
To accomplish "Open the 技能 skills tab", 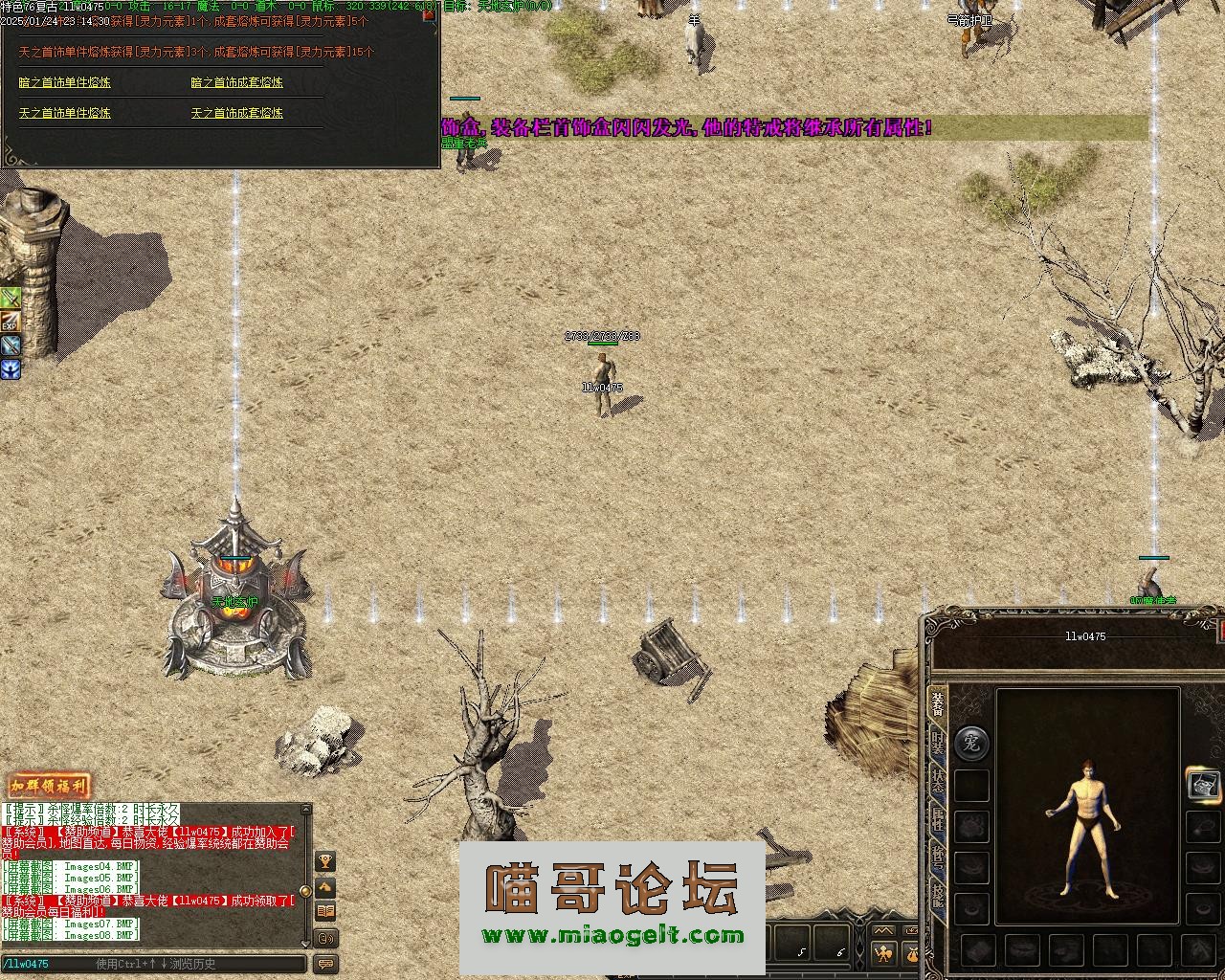I will pos(938,895).
